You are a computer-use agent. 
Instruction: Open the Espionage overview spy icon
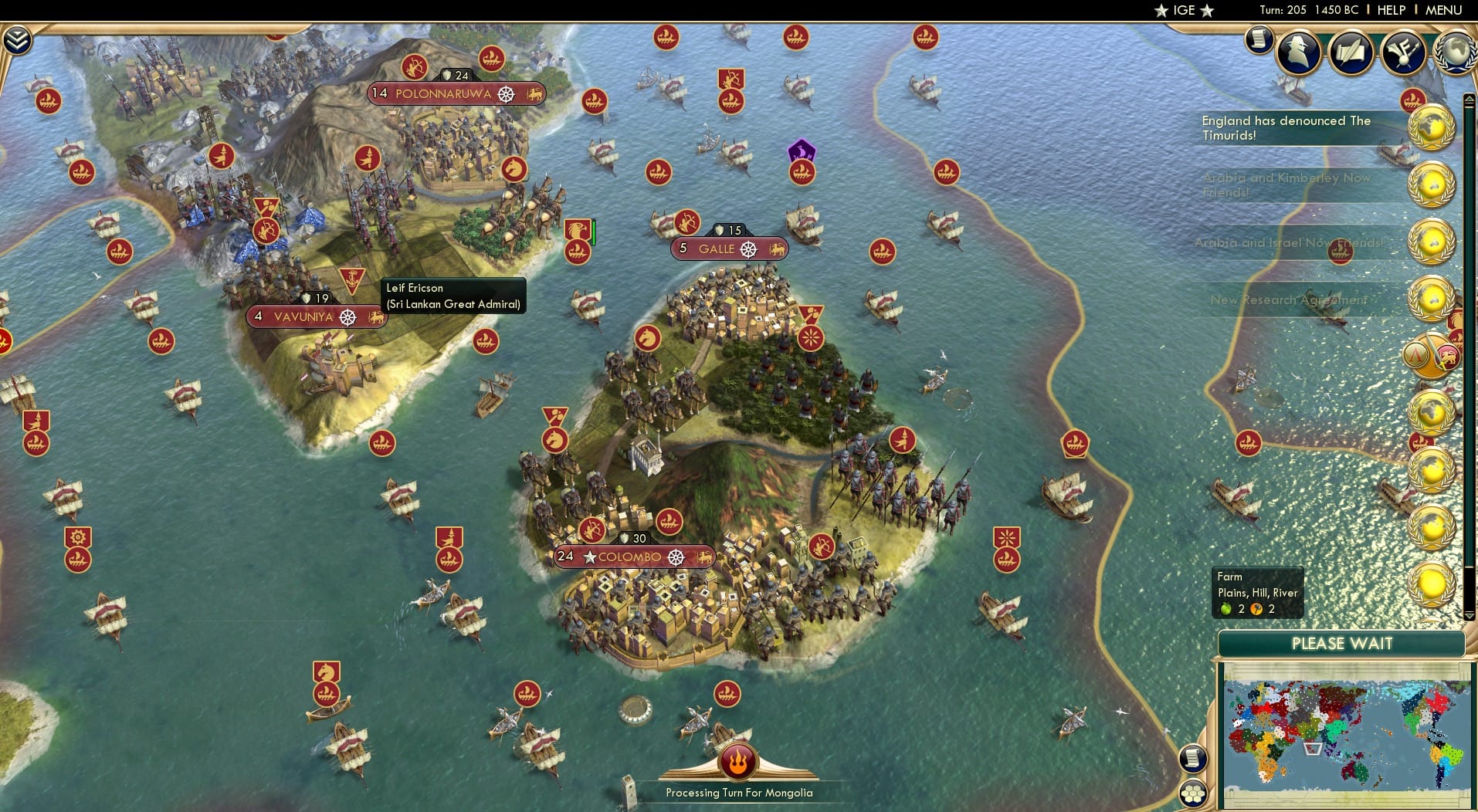[1300, 52]
